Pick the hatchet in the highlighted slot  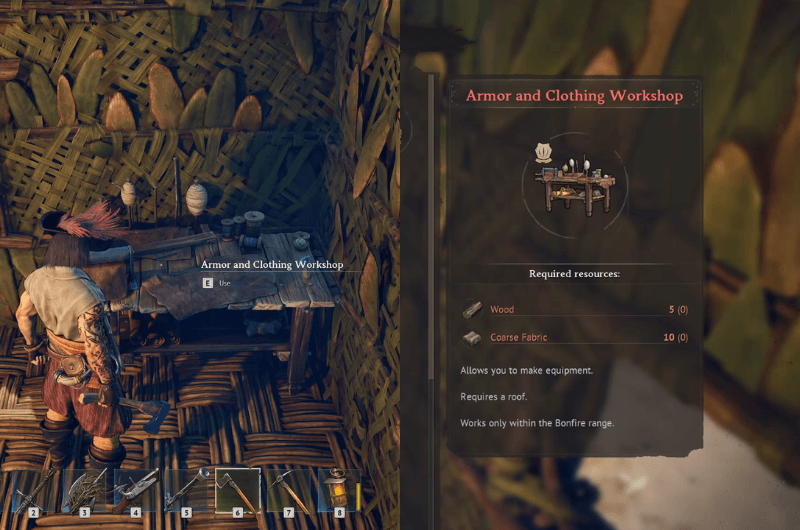(x=238, y=490)
